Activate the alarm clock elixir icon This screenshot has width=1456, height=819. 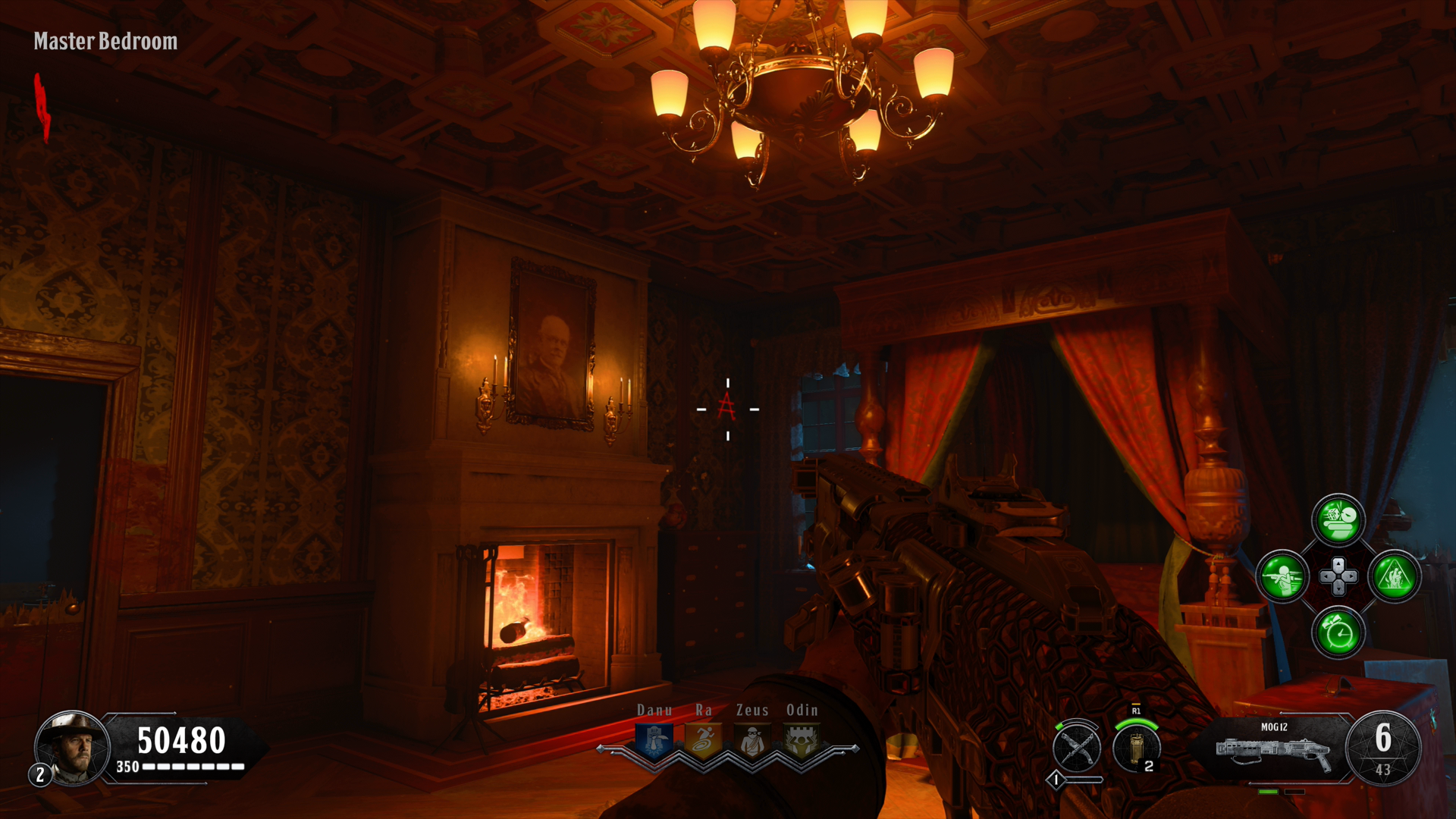(x=1338, y=633)
